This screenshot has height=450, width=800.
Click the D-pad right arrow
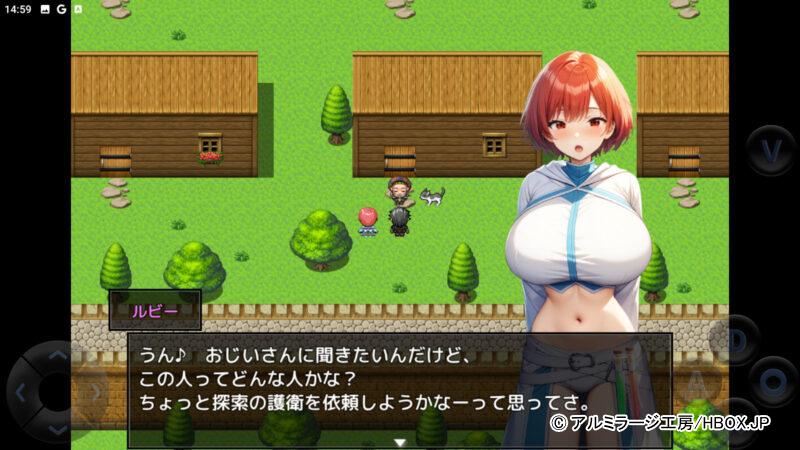click(93, 392)
